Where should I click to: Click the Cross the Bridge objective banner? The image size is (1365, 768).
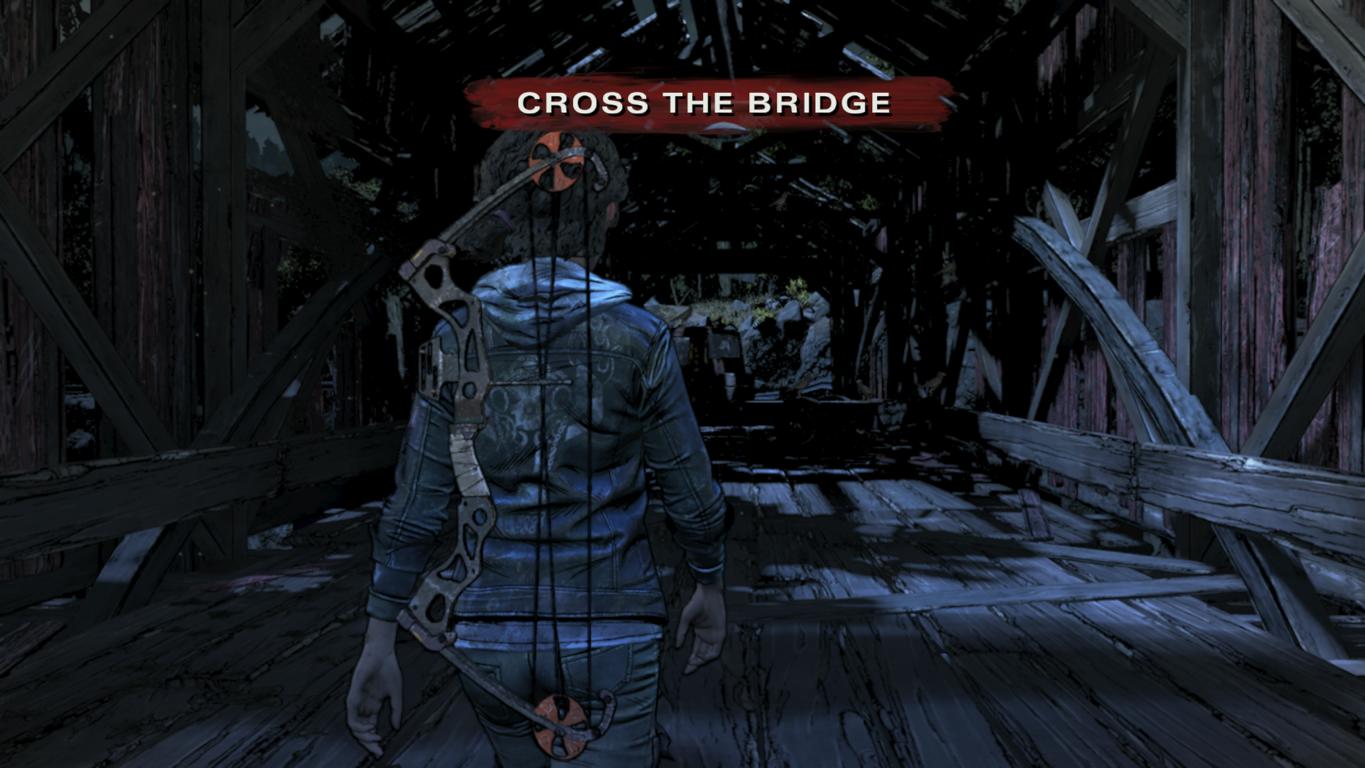[x=705, y=103]
